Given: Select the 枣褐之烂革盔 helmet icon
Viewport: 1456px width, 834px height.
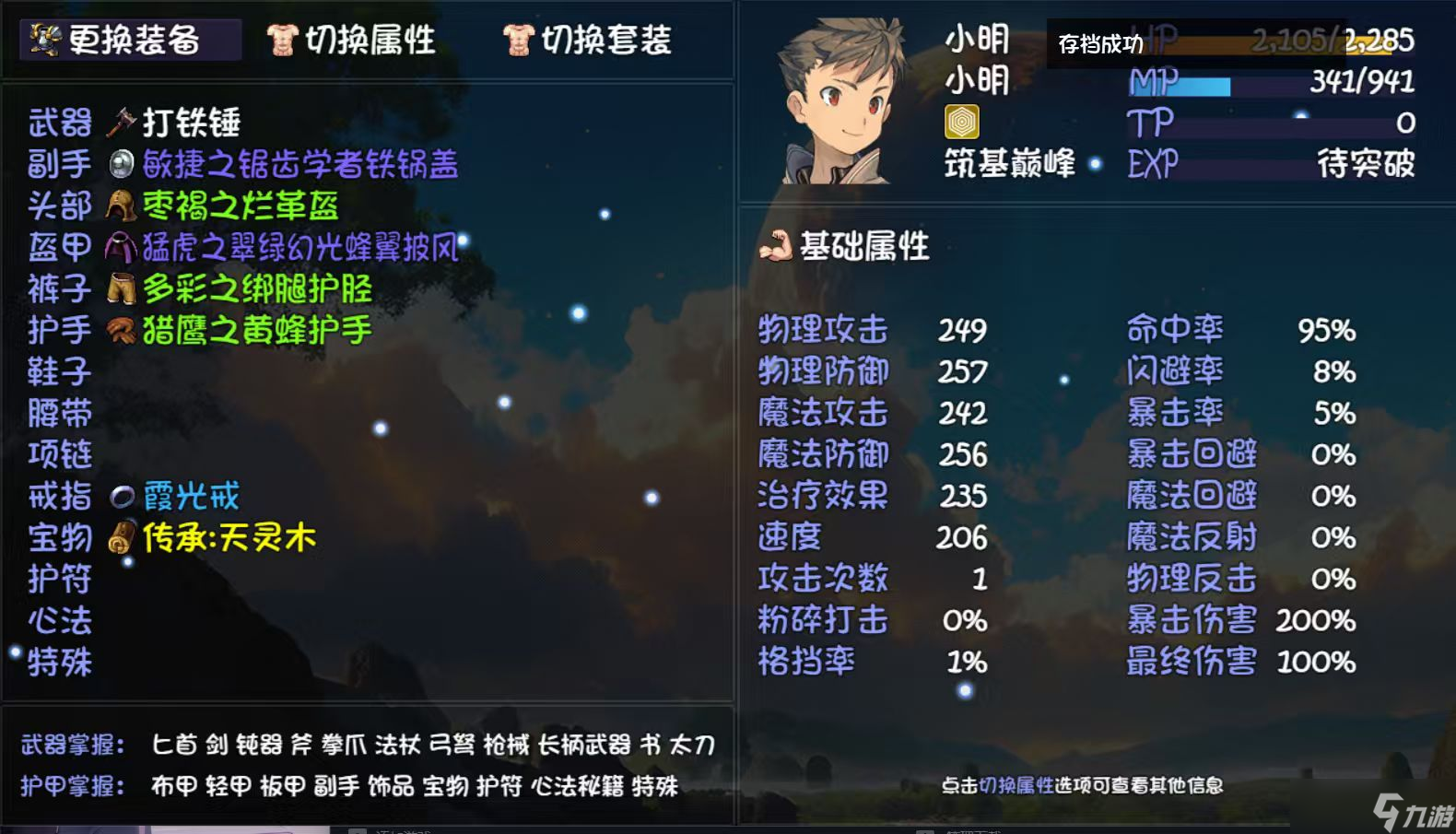Looking at the screenshot, I should pyautogui.click(x=119, y=206).
